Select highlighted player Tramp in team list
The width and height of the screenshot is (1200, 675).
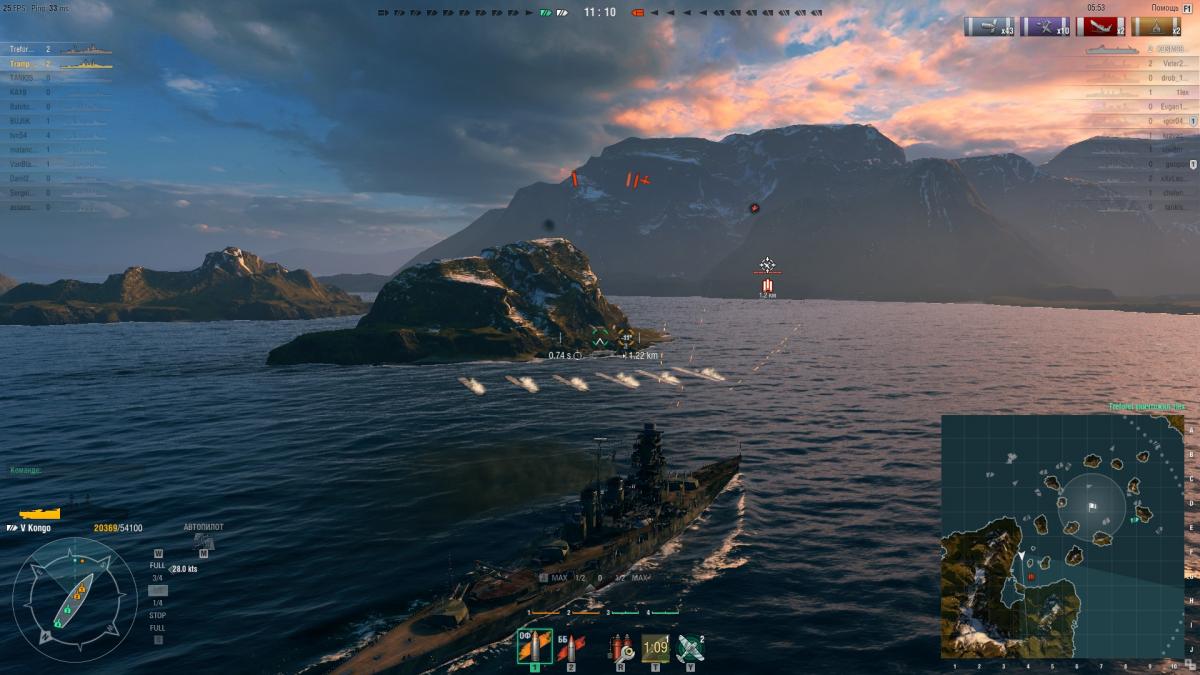tap(22, 63)
